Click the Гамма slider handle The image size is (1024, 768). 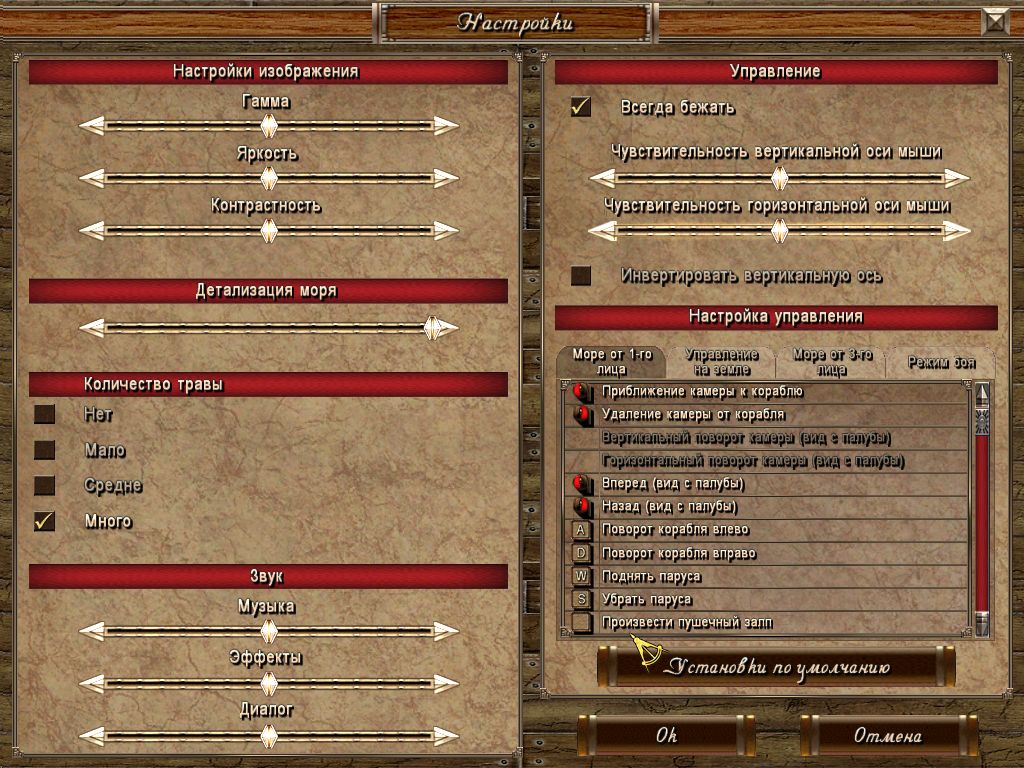[268, 126]
